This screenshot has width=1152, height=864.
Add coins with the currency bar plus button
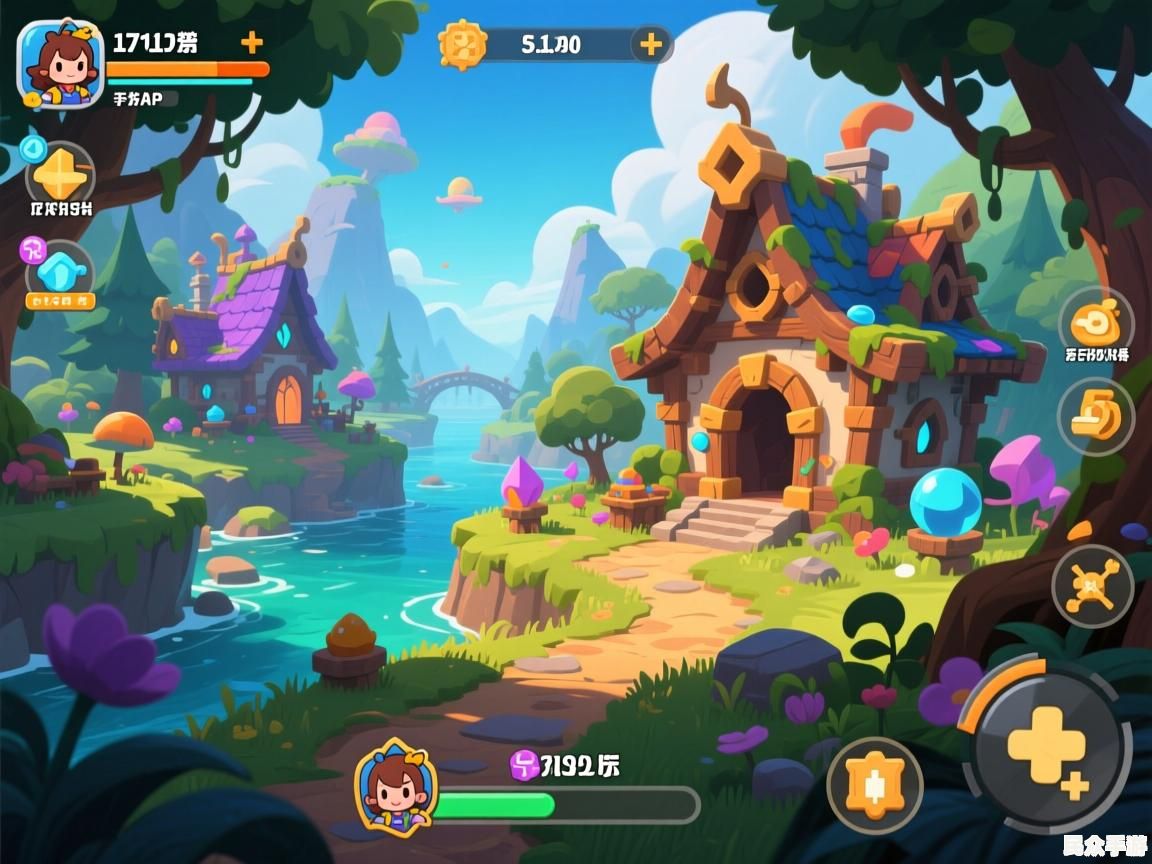pyautogui.click(x=651, y=44)
